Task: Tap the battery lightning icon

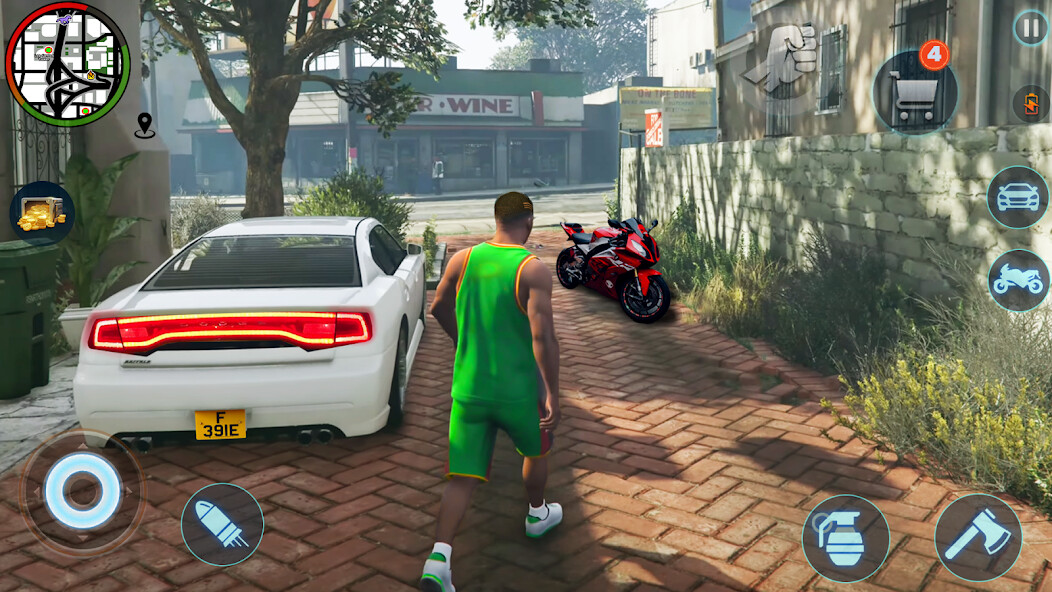Action: pyautogui.click(x=1031, y=104)
